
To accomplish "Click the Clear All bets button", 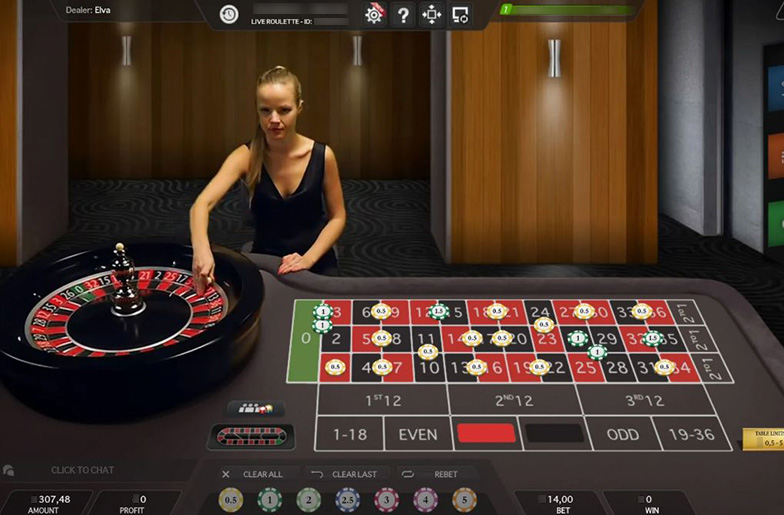I will [x=254, y=474].
